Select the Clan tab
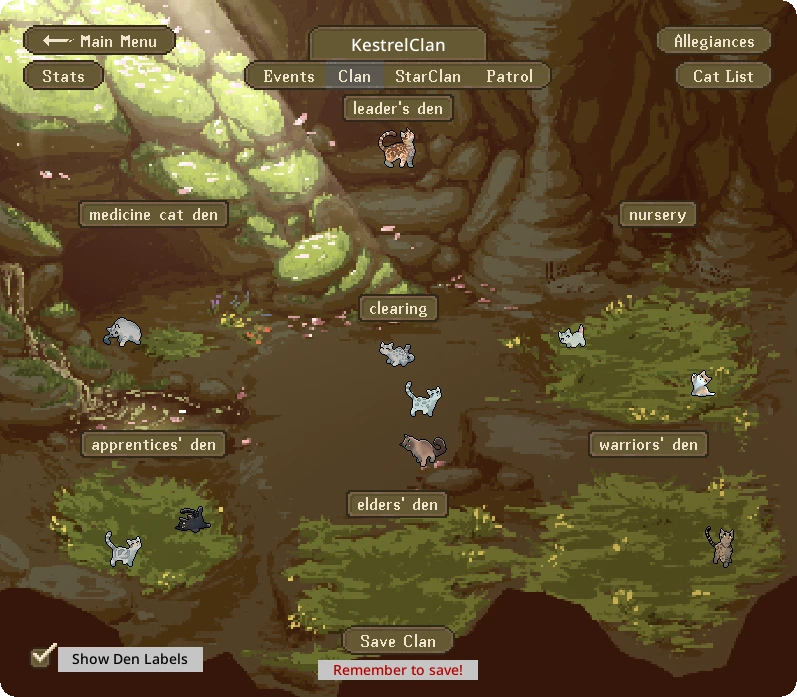 click(x=354, y=76)
